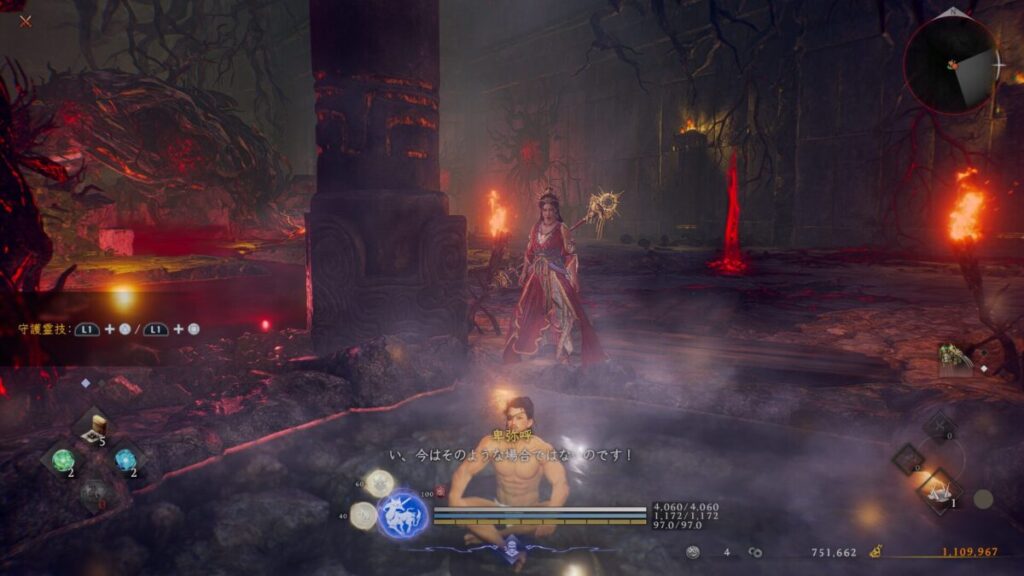Select the white weapon slot with count 1

pos(940,490)
